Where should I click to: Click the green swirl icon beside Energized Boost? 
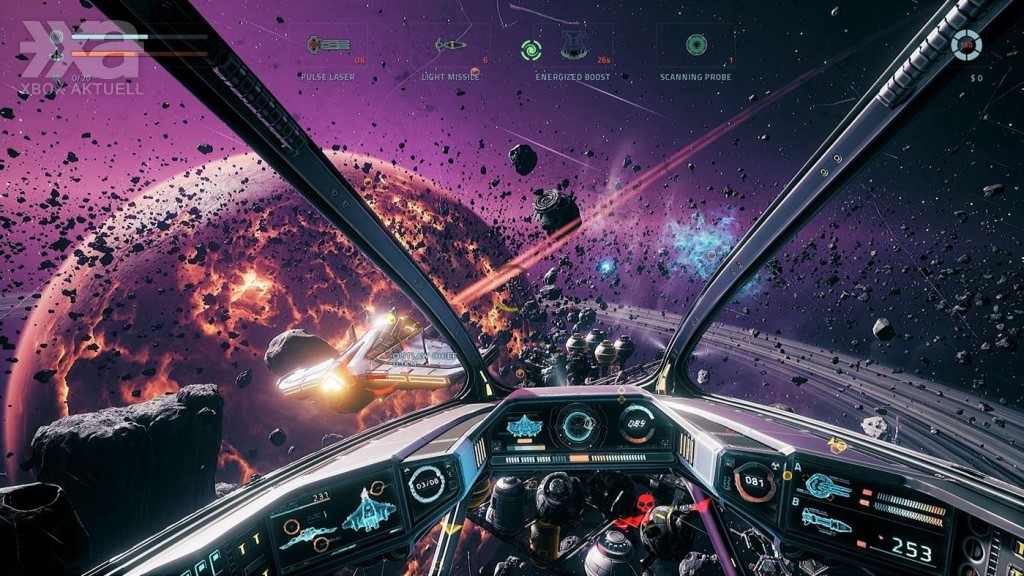point(531,48)
